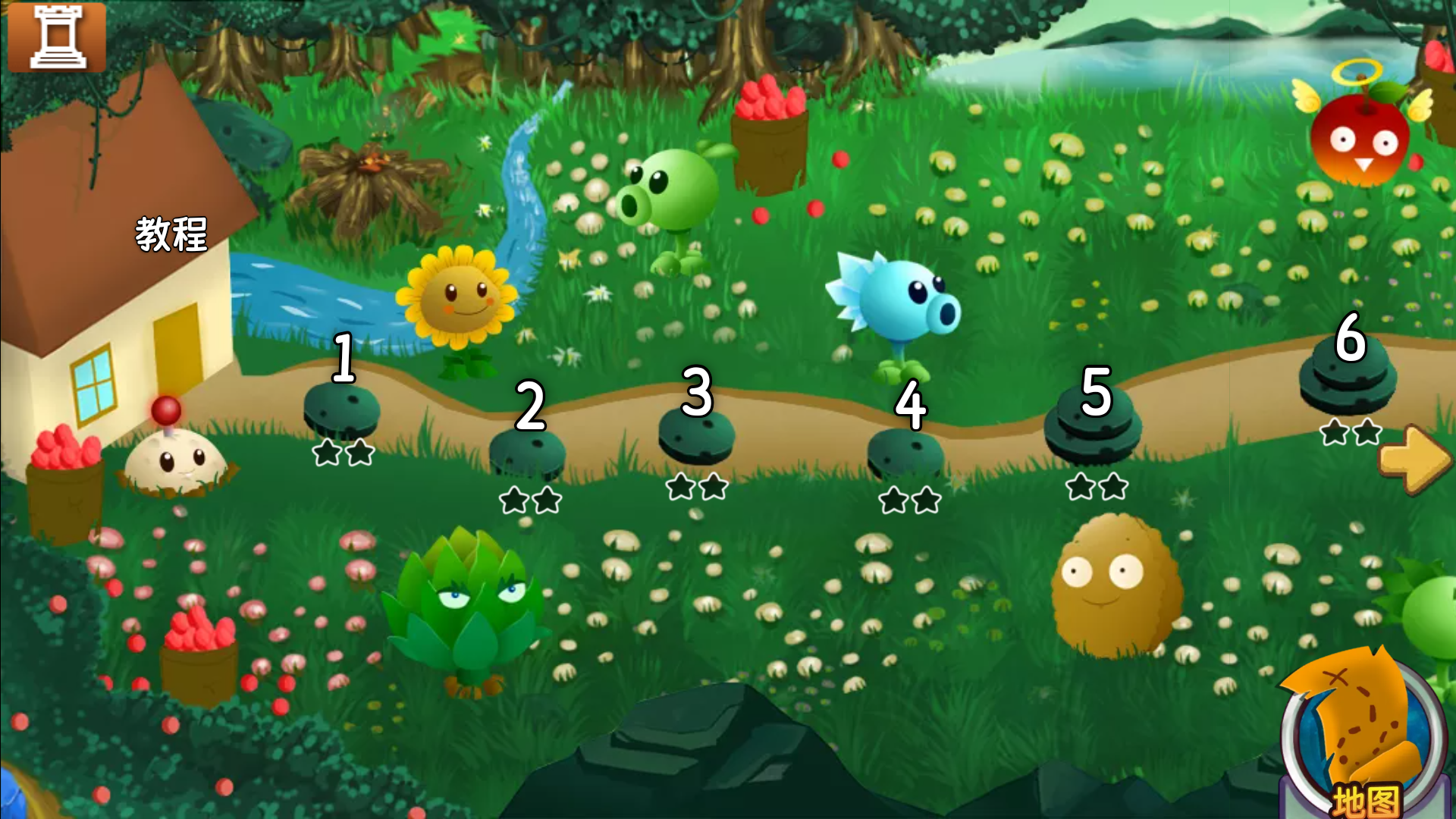Choose level 6 node
The image size is (1456, 819).
click(1348, 375)
